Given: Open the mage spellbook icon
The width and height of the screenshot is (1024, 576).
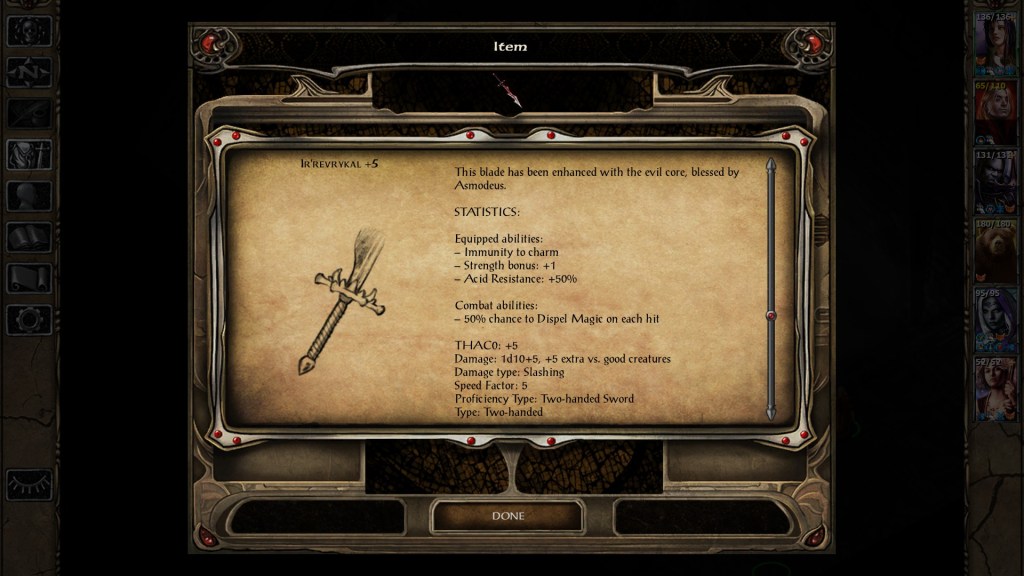Looking at the screenshot, I should click(x=28, y=237).
